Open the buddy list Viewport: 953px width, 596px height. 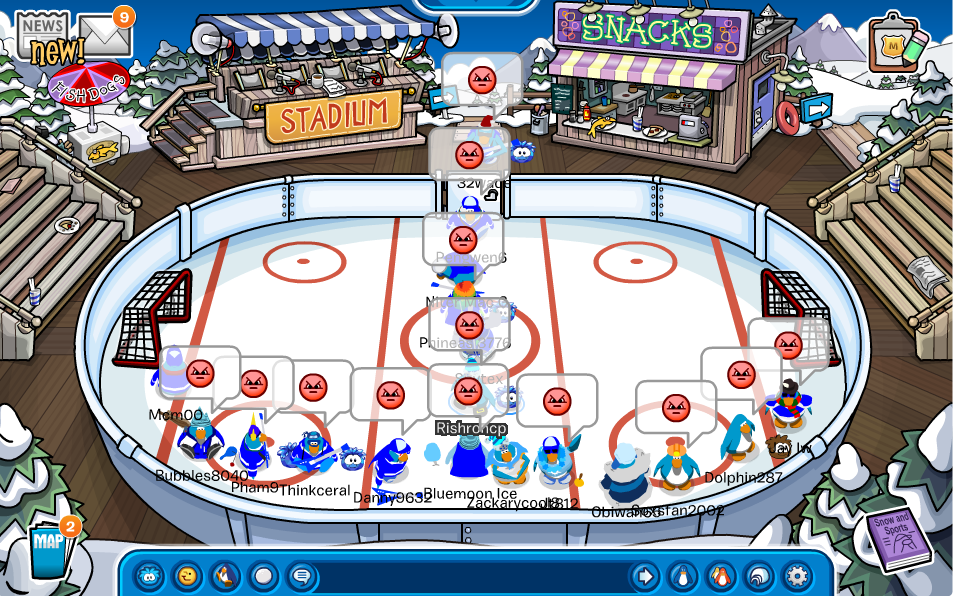tap(721, 576)
